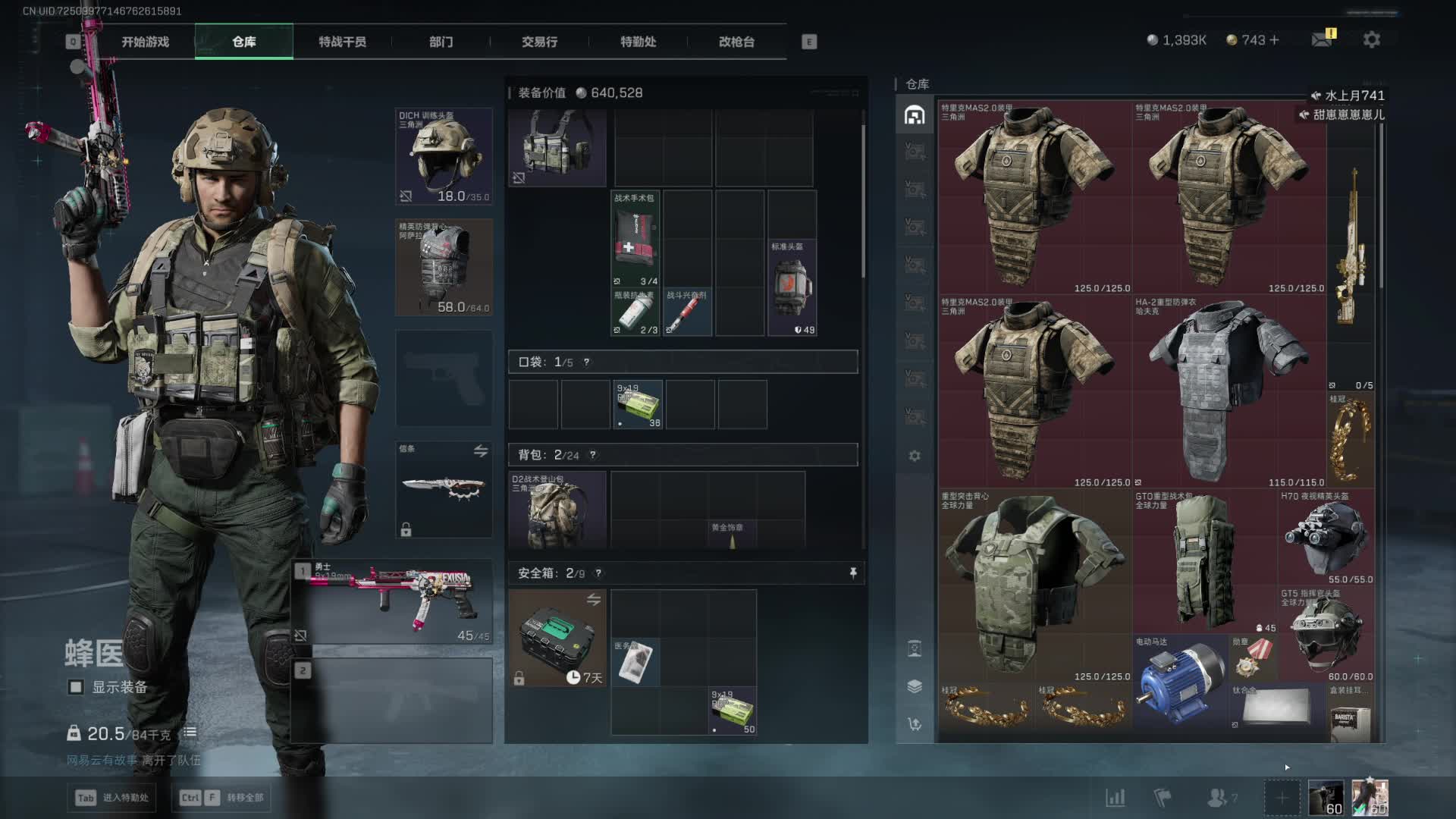The width and height of the screenshot is (1456, 819).
Task: Click the 进入特勤处 button
Action: 112,798
